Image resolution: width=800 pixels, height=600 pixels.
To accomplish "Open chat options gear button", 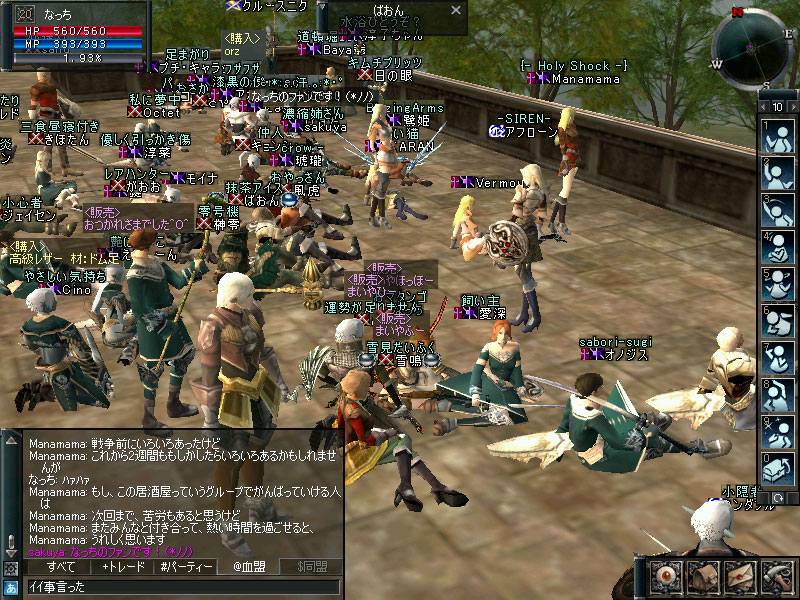I will [x=11, y=567].
